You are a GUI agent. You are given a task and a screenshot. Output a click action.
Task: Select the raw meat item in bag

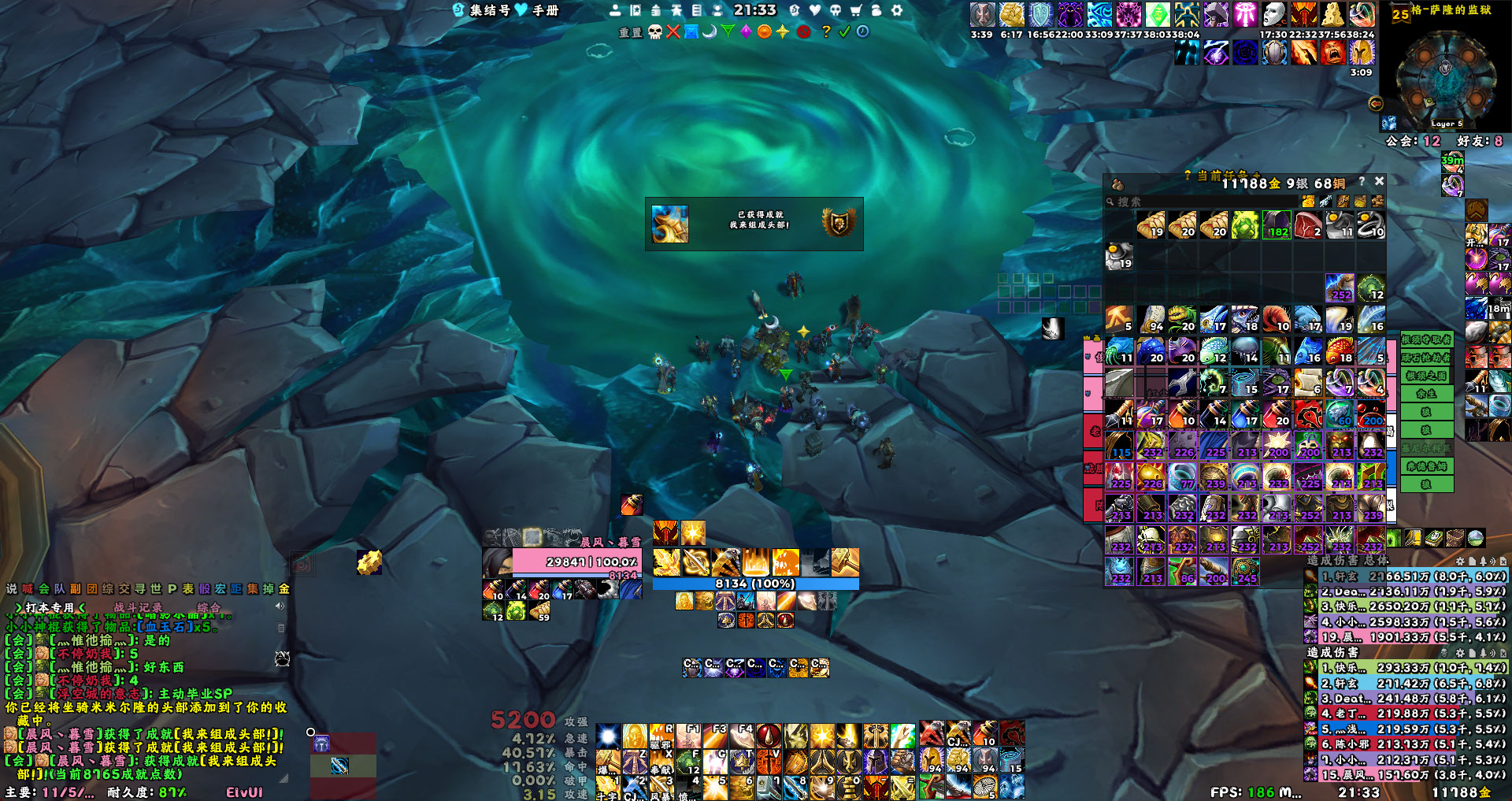click(1308, 225)
